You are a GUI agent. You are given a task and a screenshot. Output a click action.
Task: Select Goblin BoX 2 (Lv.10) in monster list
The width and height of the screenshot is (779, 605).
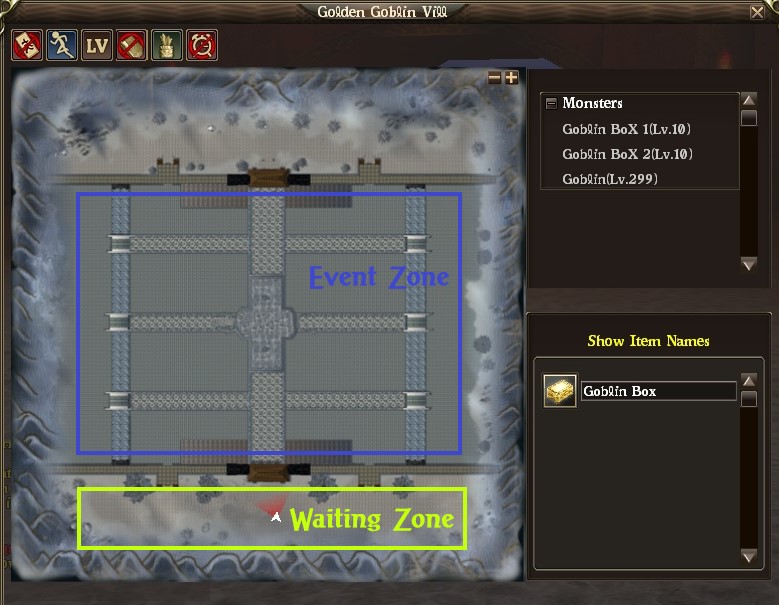pos(627,154)
